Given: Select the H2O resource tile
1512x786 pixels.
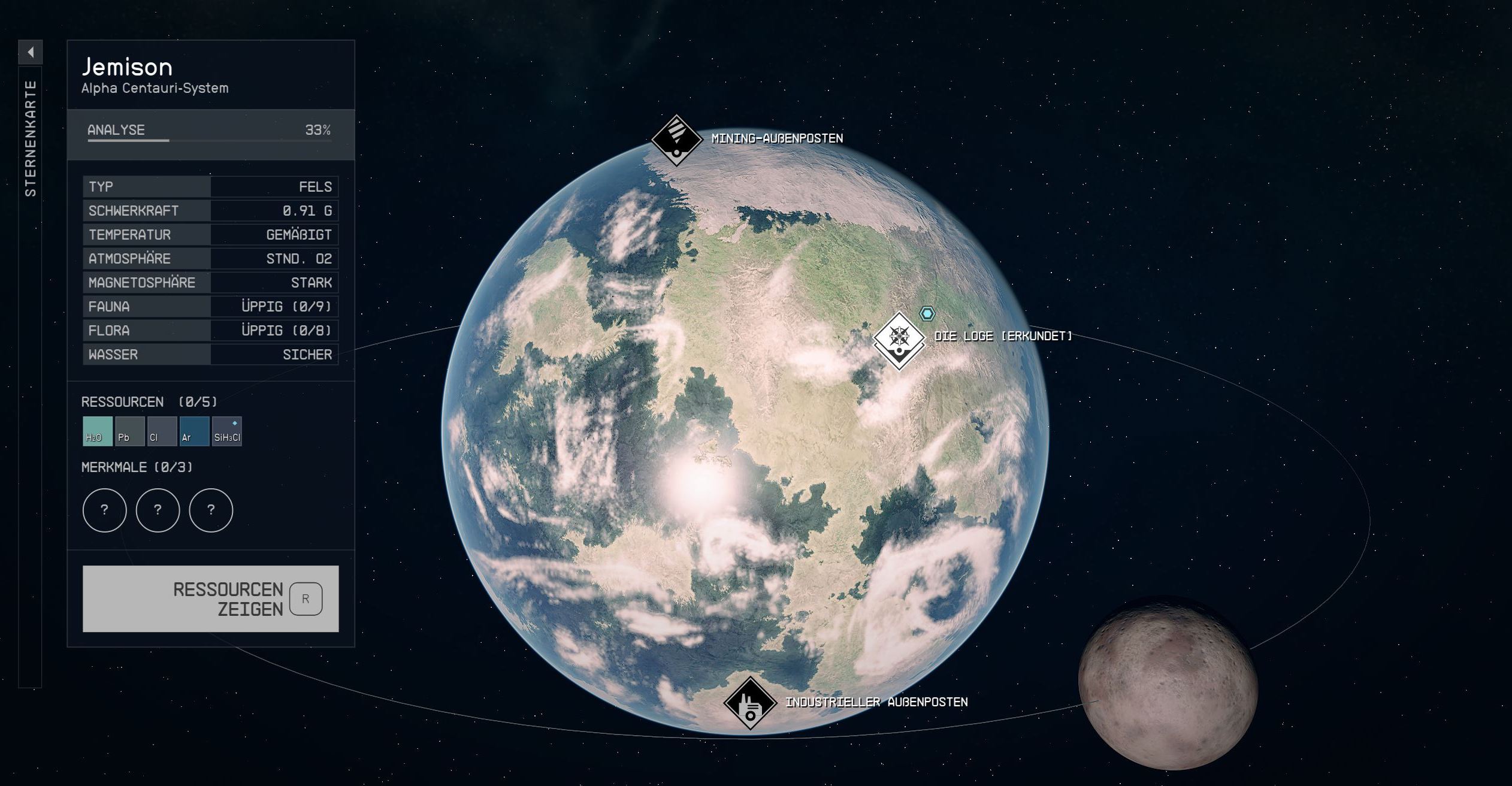Looking at the screenshot, I should (x=97, y=431).
